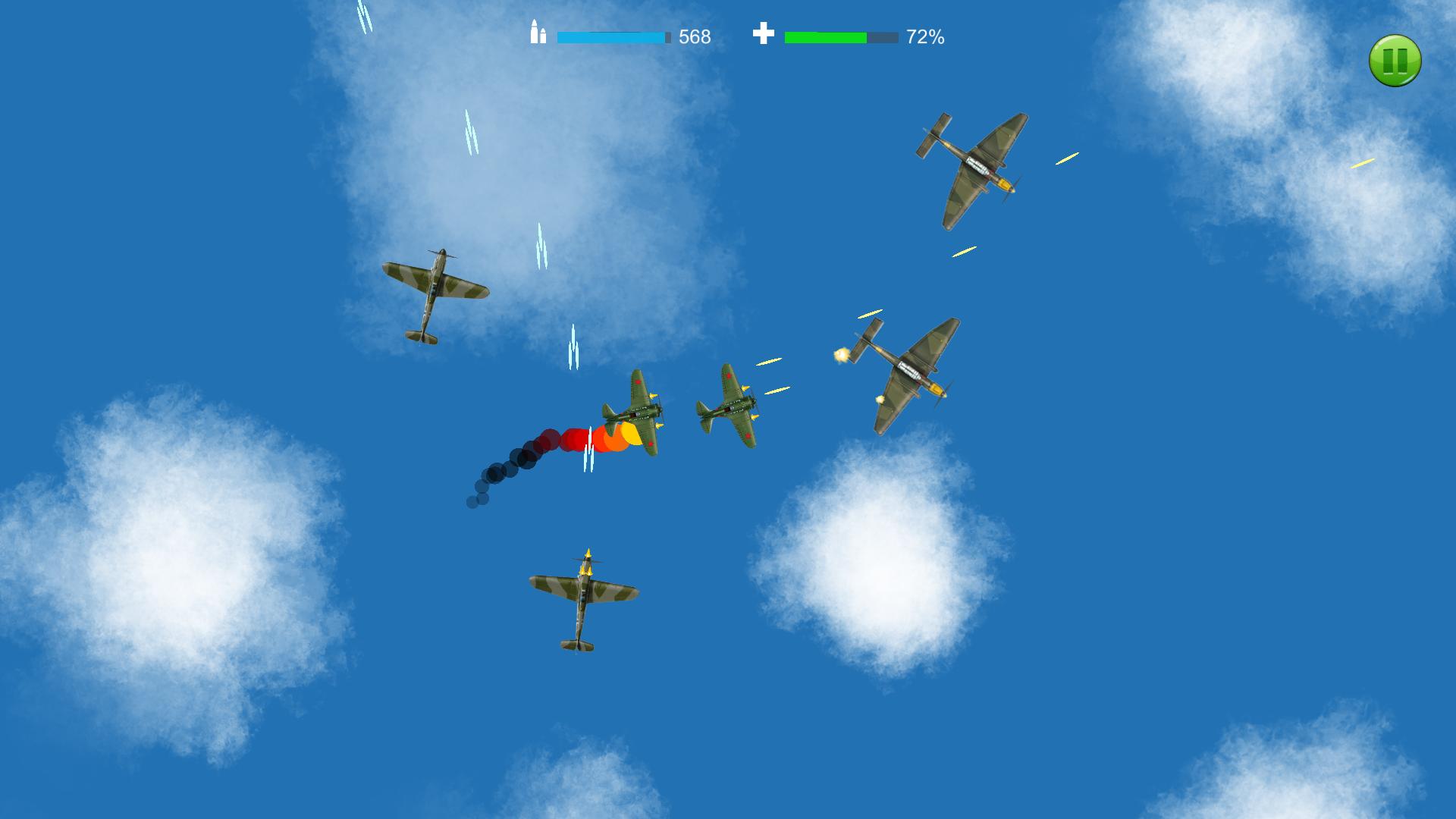1456x819 pixels.
Task: Click the green health bar at 72%
Action: tap(827, 34)
